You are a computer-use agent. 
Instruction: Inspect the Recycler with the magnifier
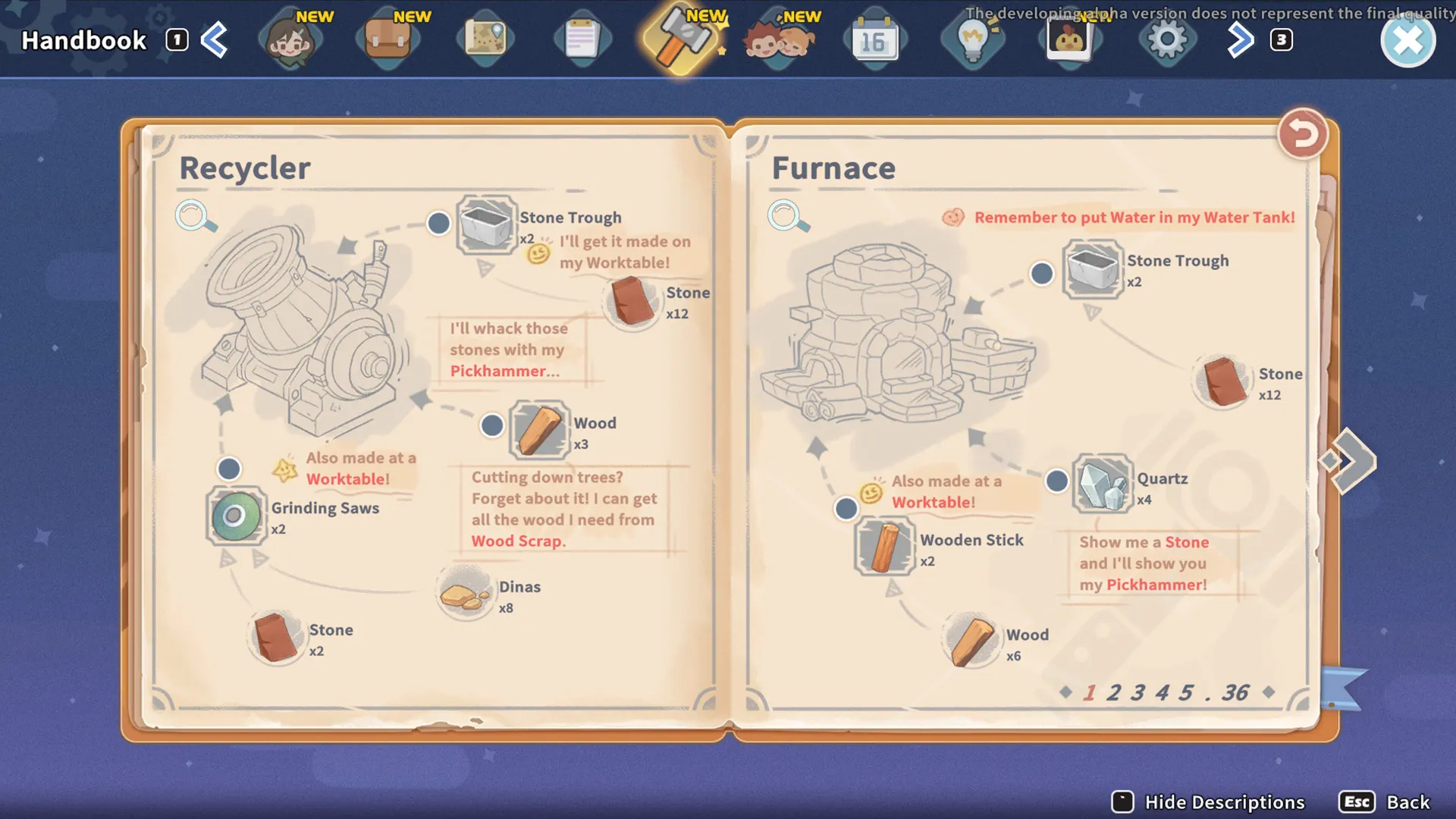tap(195, 216)
